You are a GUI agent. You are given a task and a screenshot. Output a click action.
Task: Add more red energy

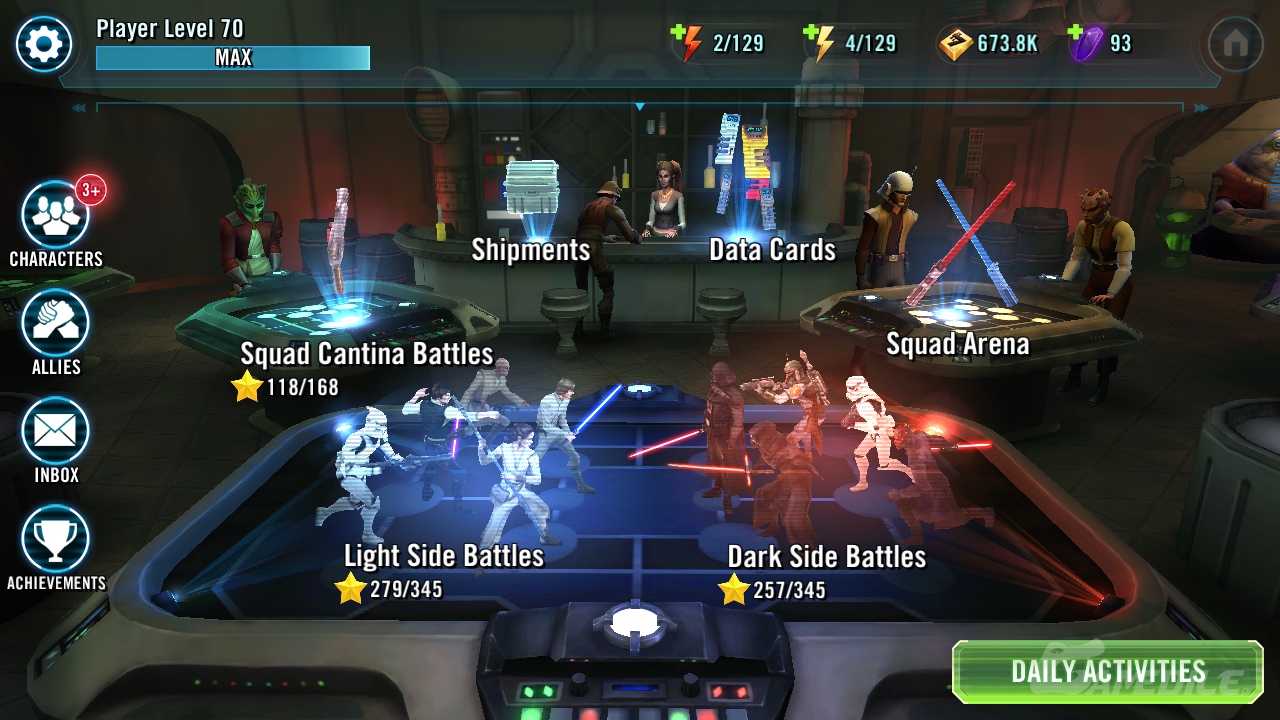click(x=687, y=44)
